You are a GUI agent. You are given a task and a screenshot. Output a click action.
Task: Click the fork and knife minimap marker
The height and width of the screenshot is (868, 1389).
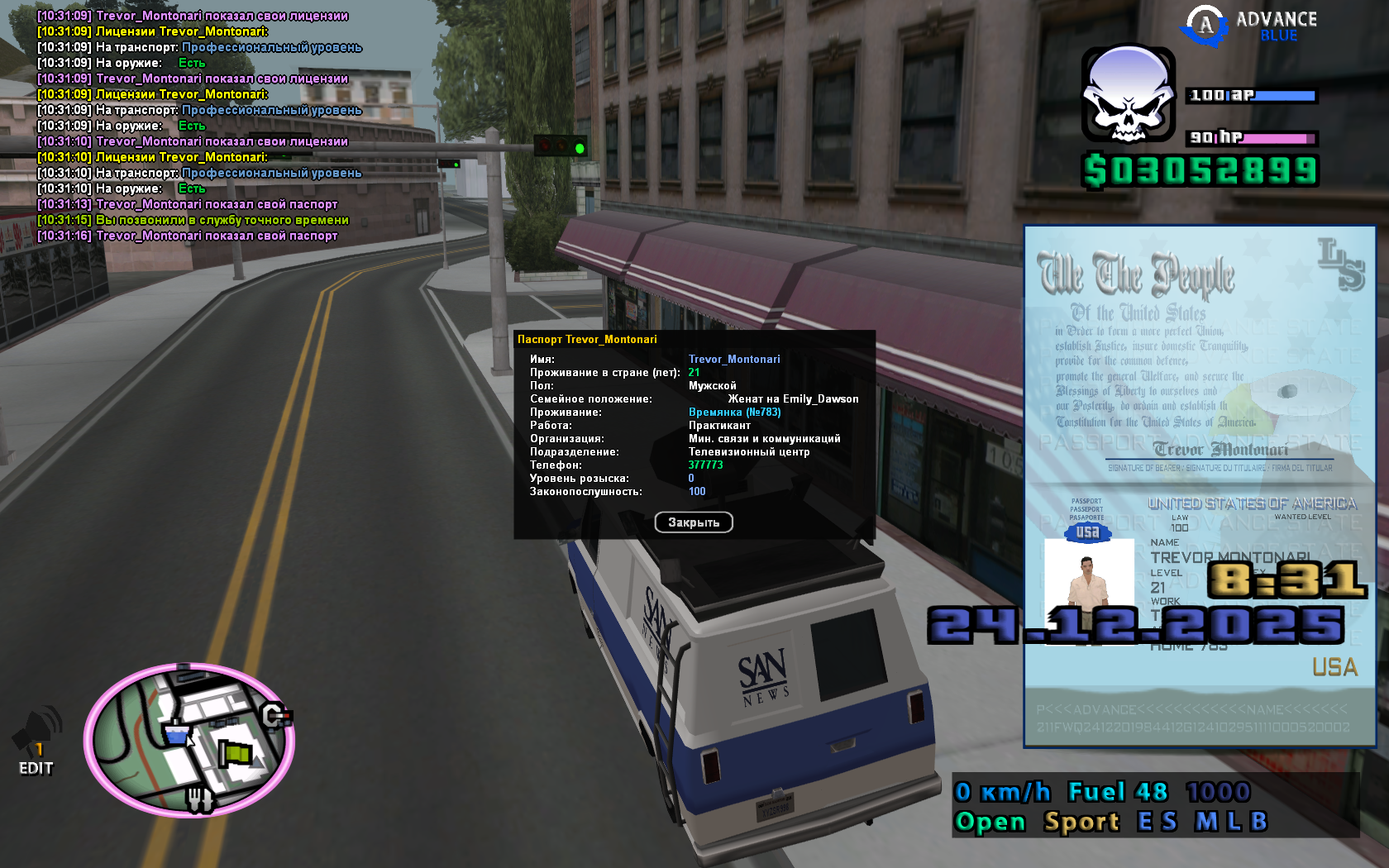click(x=198, y=799)
